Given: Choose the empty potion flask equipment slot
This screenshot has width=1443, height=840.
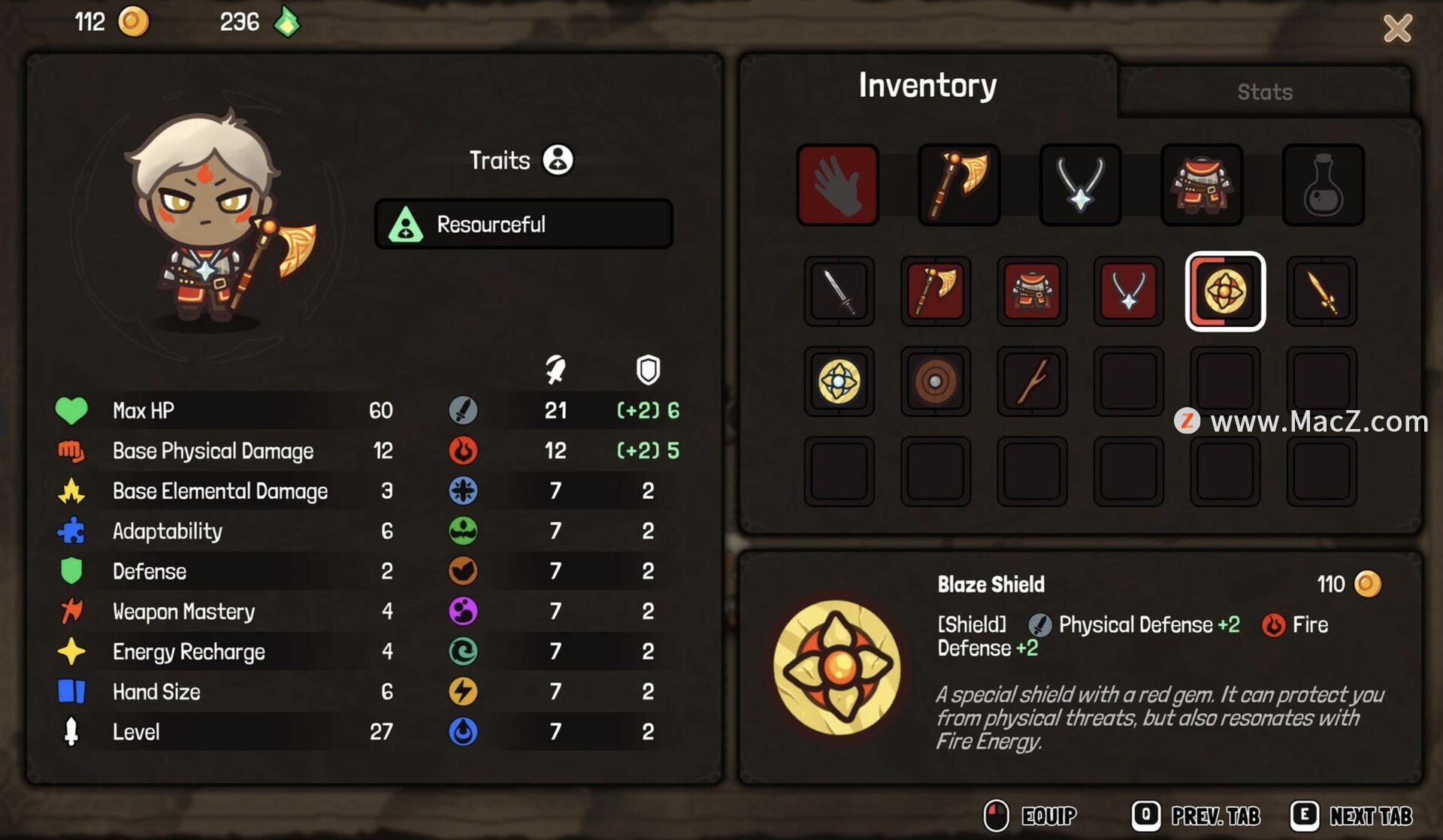Looking at the screenshot, I should [x=1323, y=185].
